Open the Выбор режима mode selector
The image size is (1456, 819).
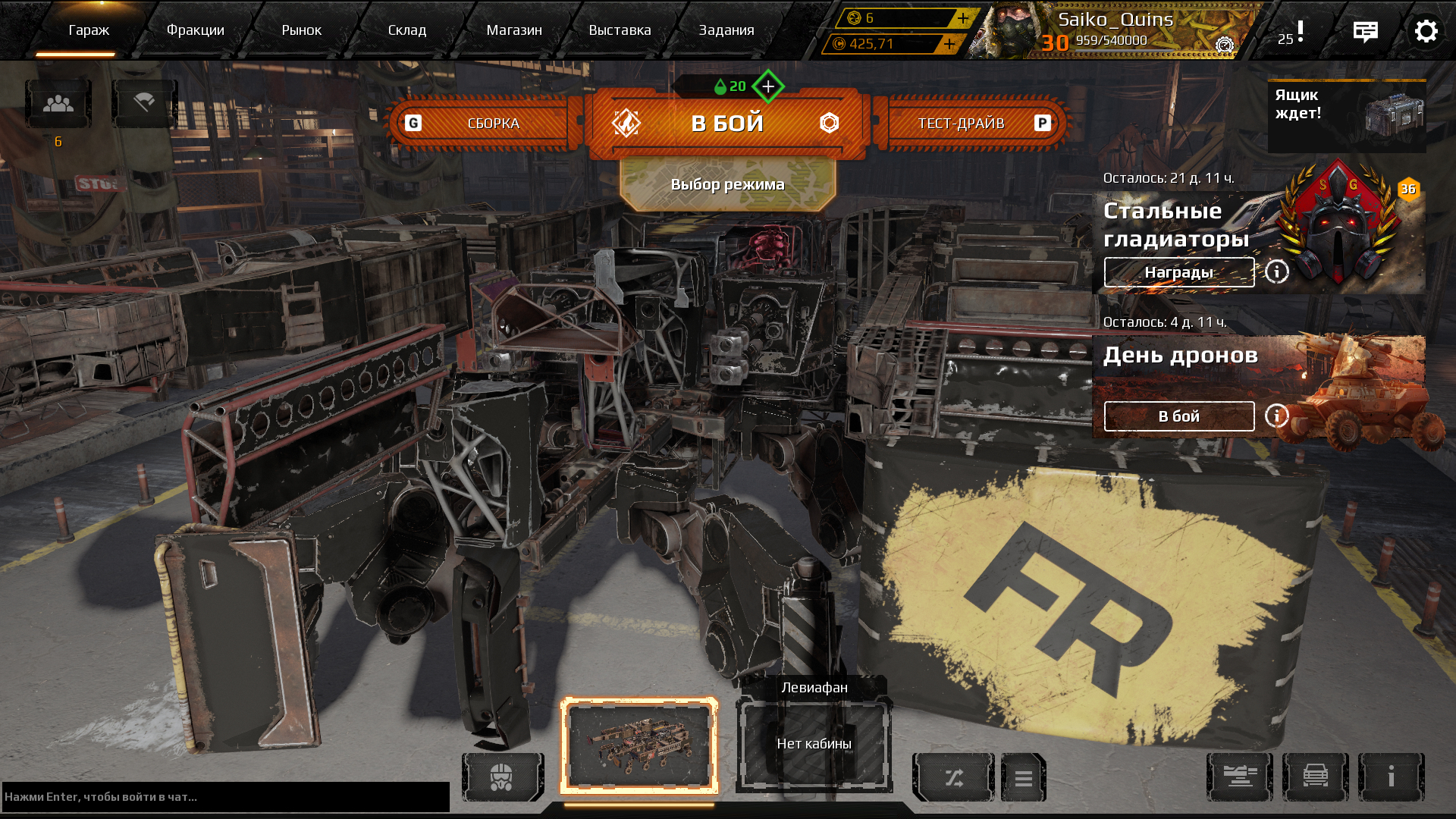pos(727,184)
